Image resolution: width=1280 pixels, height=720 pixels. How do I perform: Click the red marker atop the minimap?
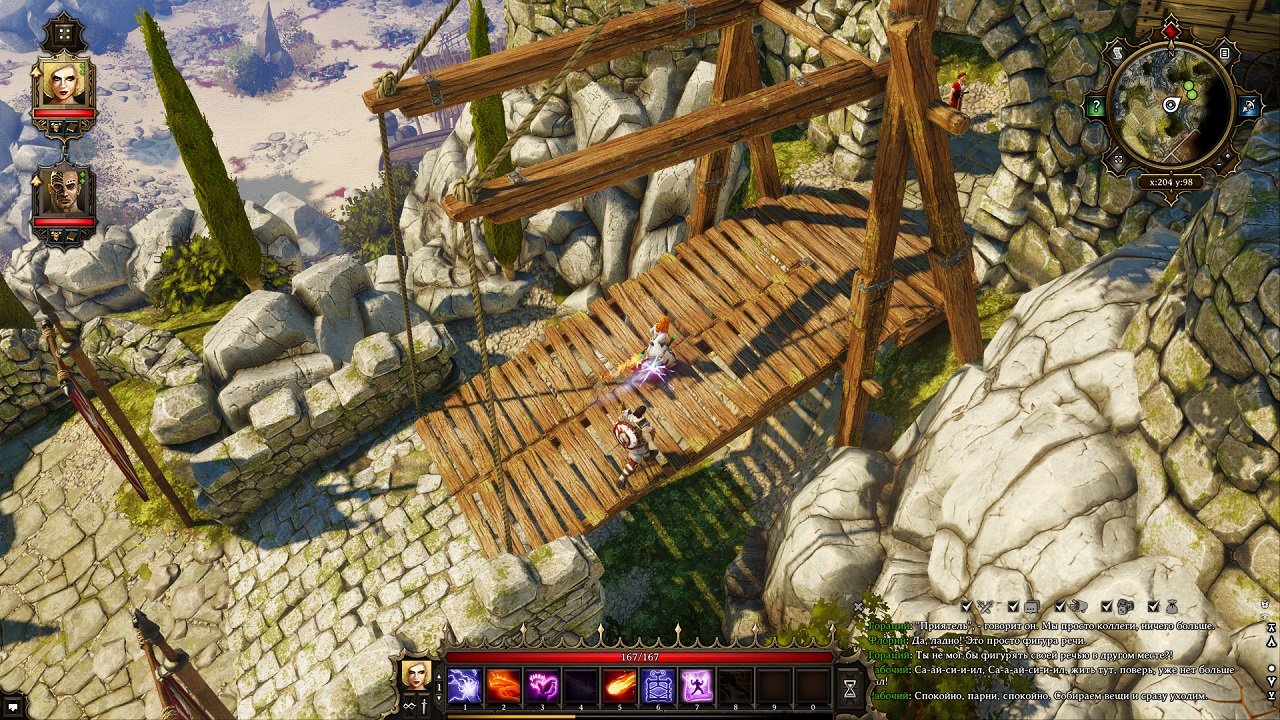point(1170,30)
